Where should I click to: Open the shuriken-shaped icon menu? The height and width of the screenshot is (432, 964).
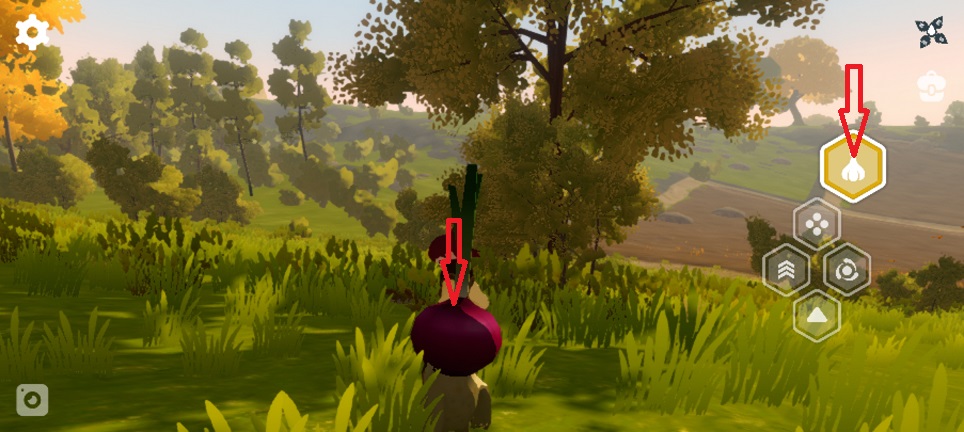[930, 33]
